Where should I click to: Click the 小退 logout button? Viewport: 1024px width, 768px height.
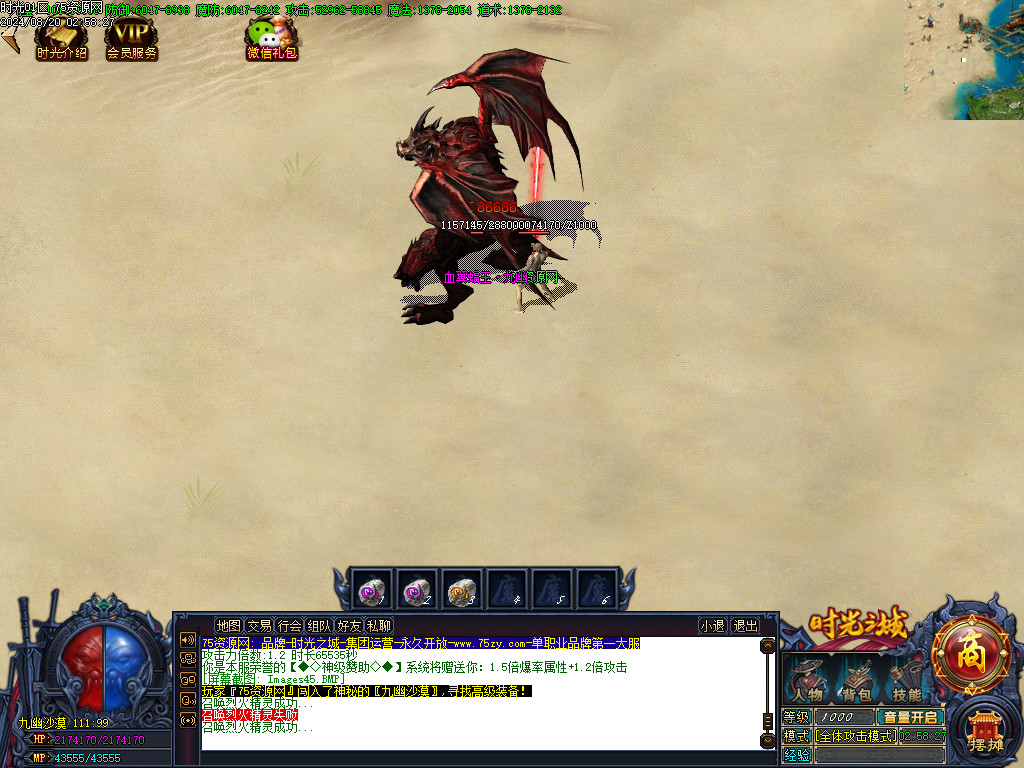(713, 626)
